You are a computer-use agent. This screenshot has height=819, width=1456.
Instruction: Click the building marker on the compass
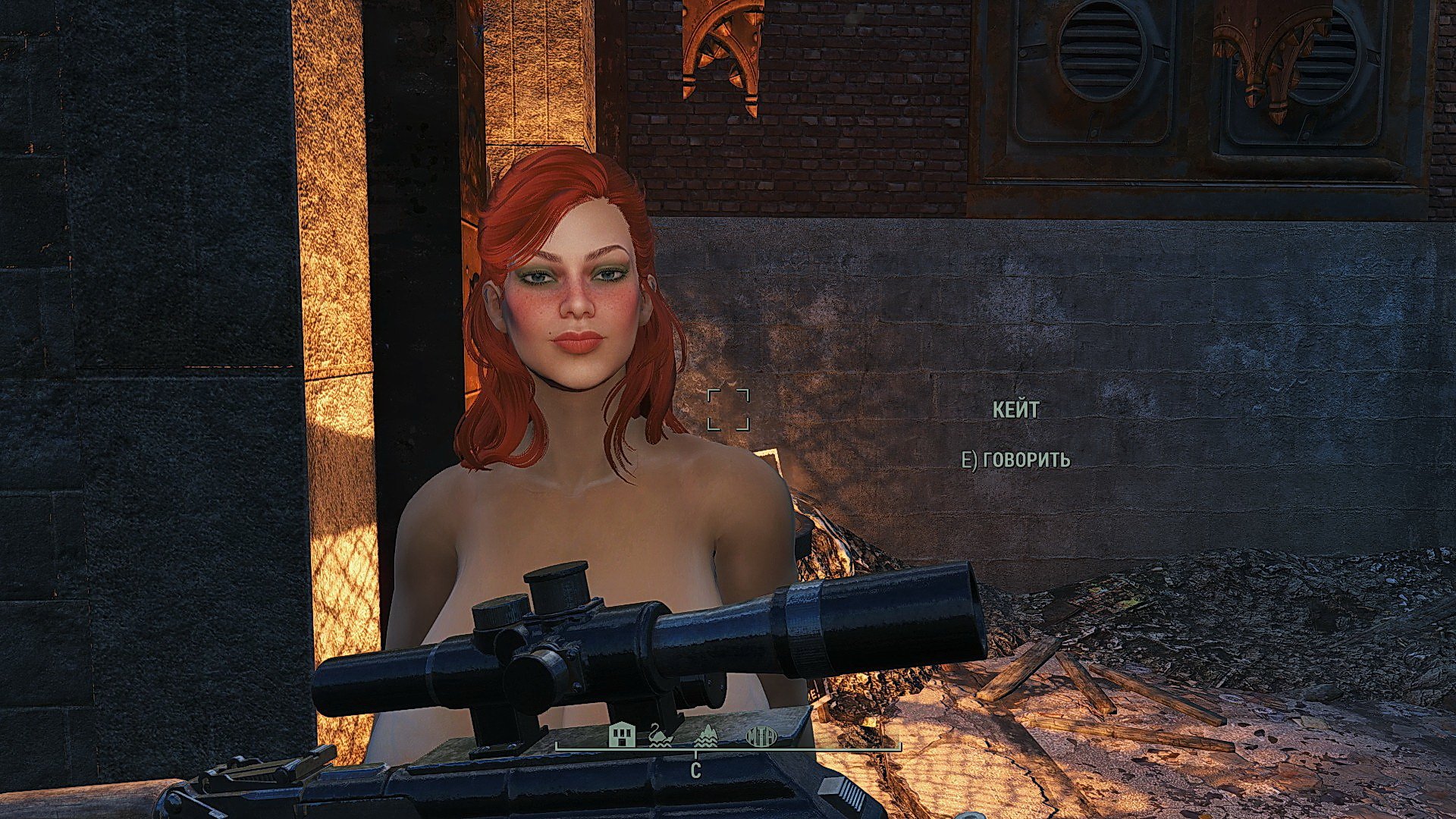pyautogui.click(x=623, y=735)
